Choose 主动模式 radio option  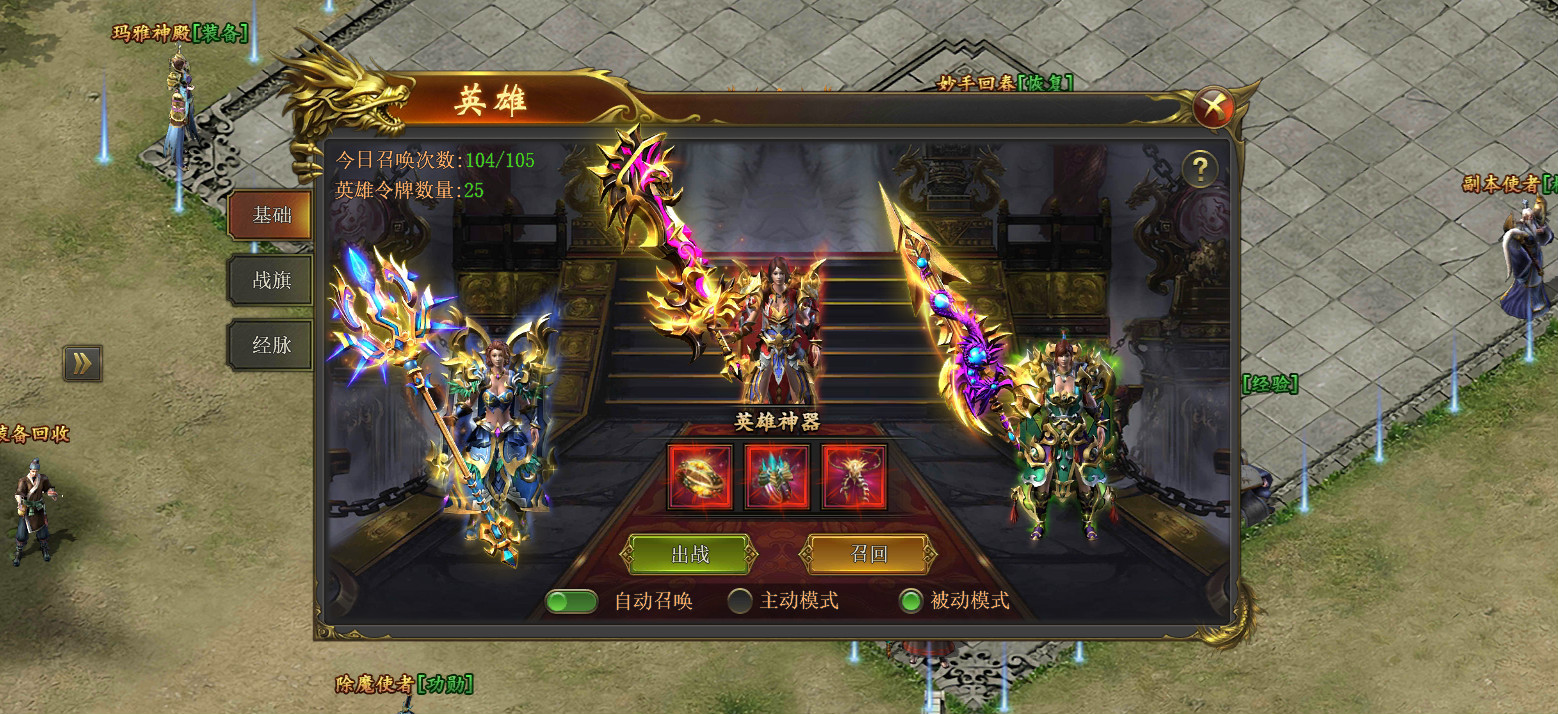740,601
